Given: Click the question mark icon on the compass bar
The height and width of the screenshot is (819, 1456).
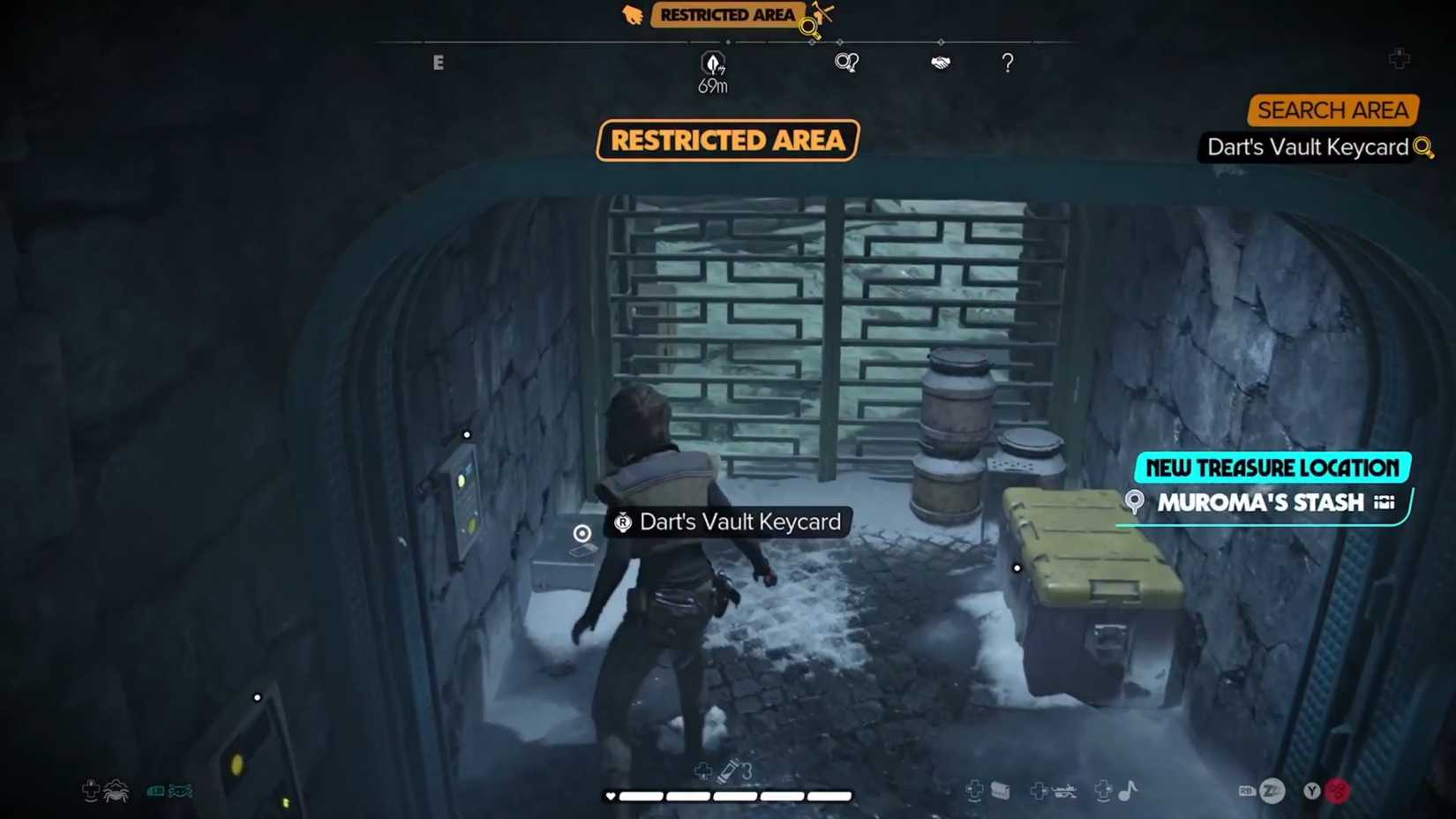Looking at the screenshot, I should tap(1007, 63).
